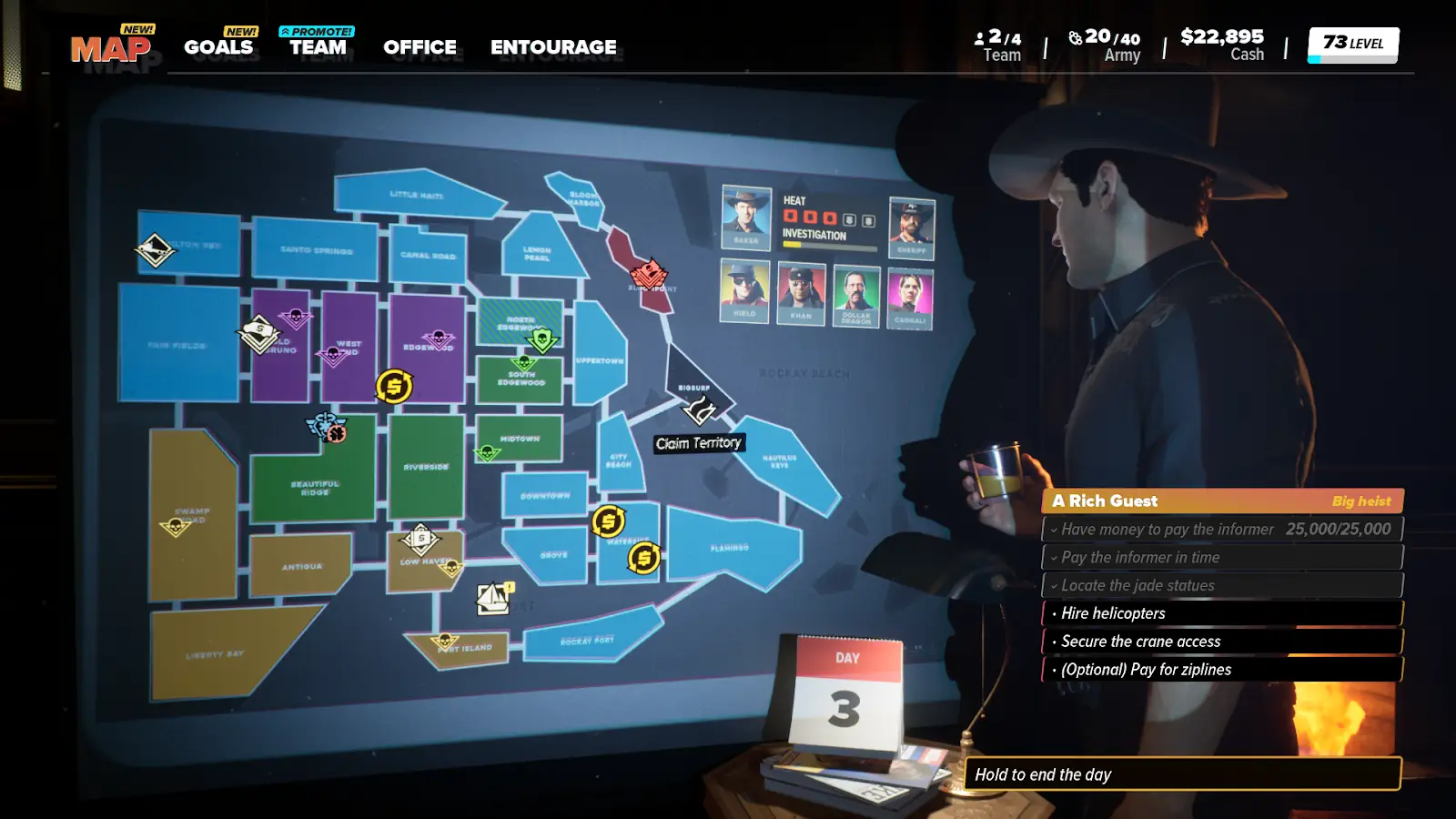This screenshot has height=819, width=1456.
Task: Pick the Flamingo district
Action: click(x=730, y=547)
